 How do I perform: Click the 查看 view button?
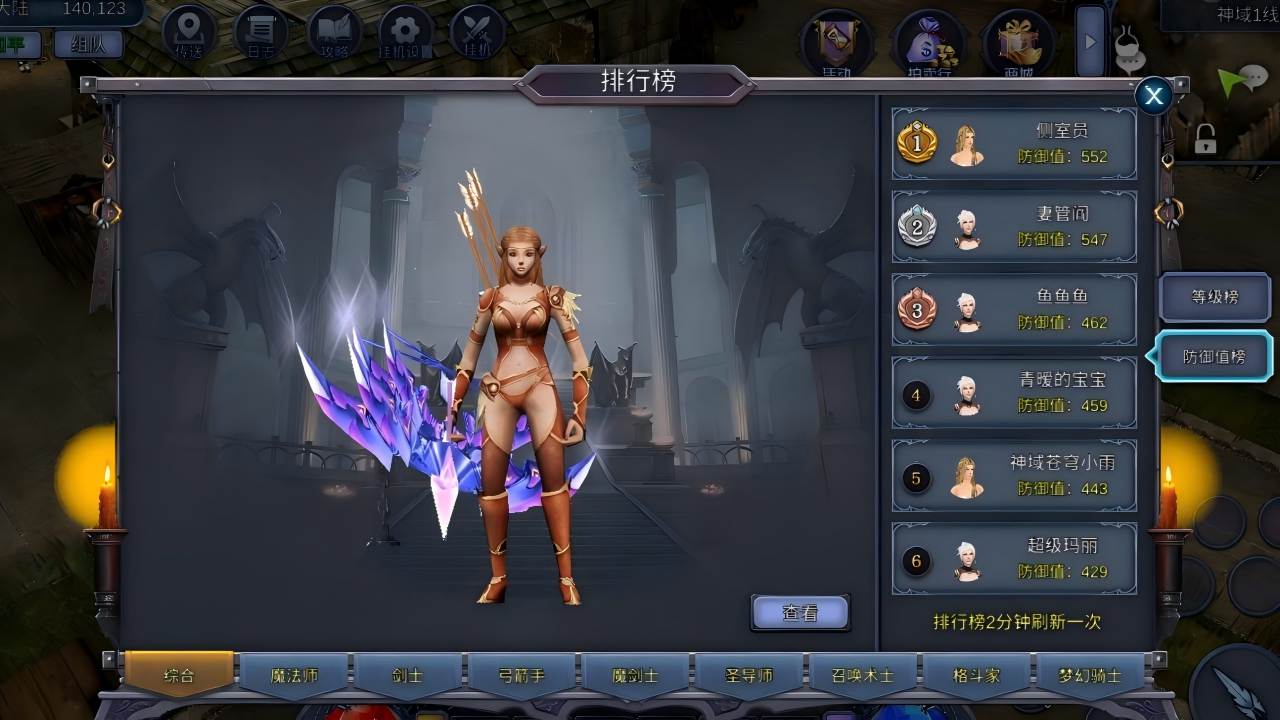(x=800, y=613)
